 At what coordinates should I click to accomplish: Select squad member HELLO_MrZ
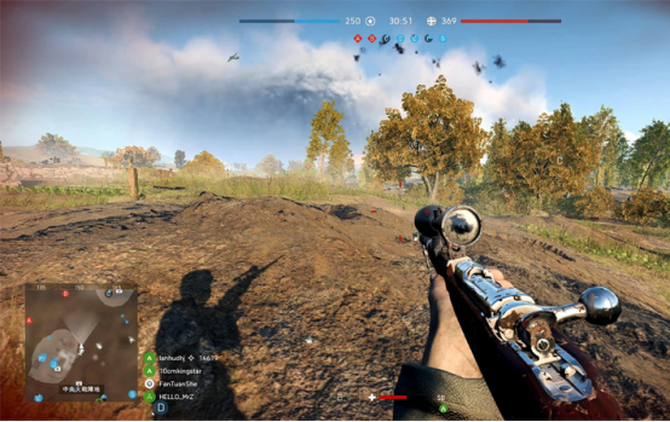coord(177,396)
